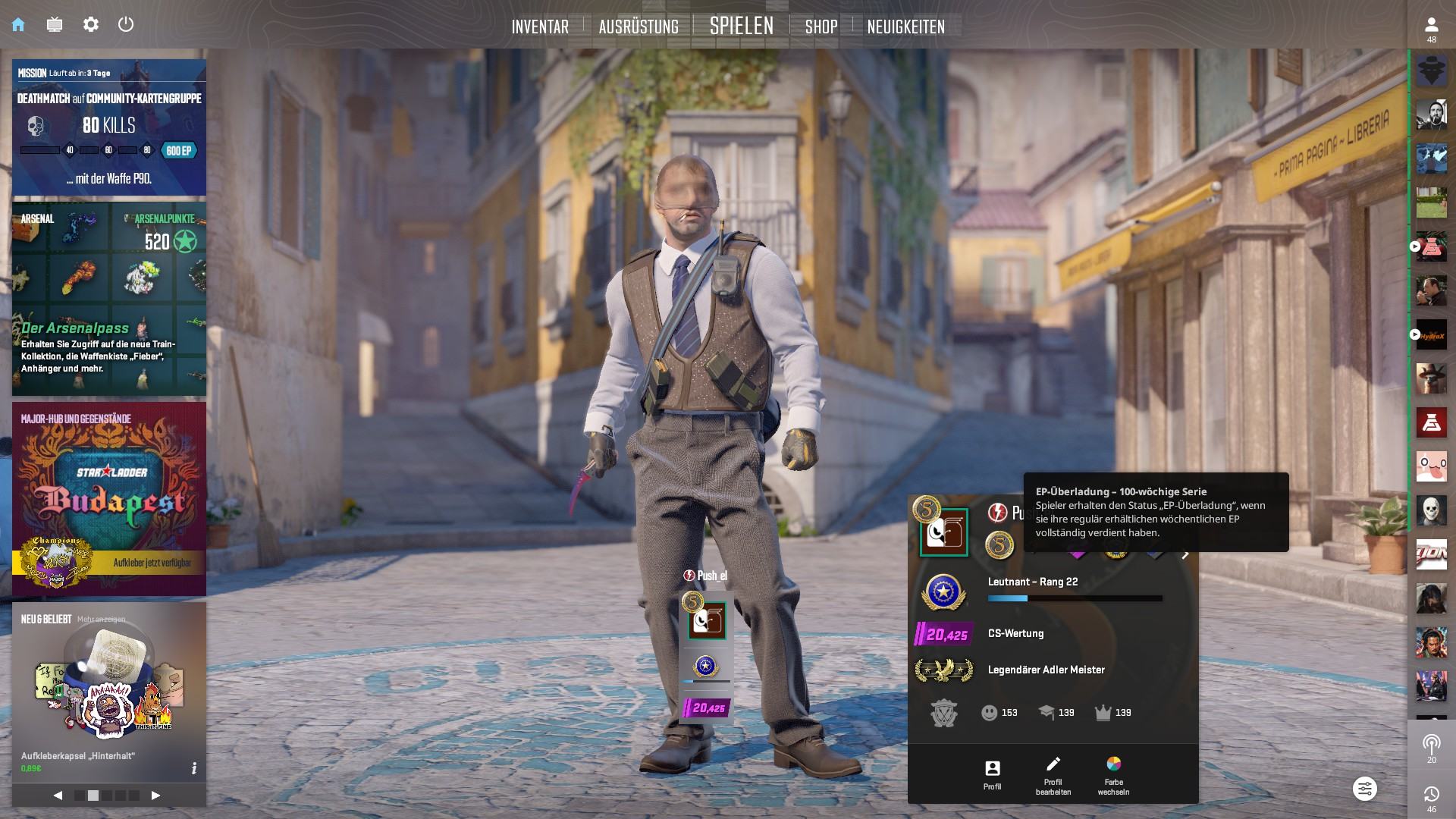Click Farbe wechseln color wheel

point(1113,774)
